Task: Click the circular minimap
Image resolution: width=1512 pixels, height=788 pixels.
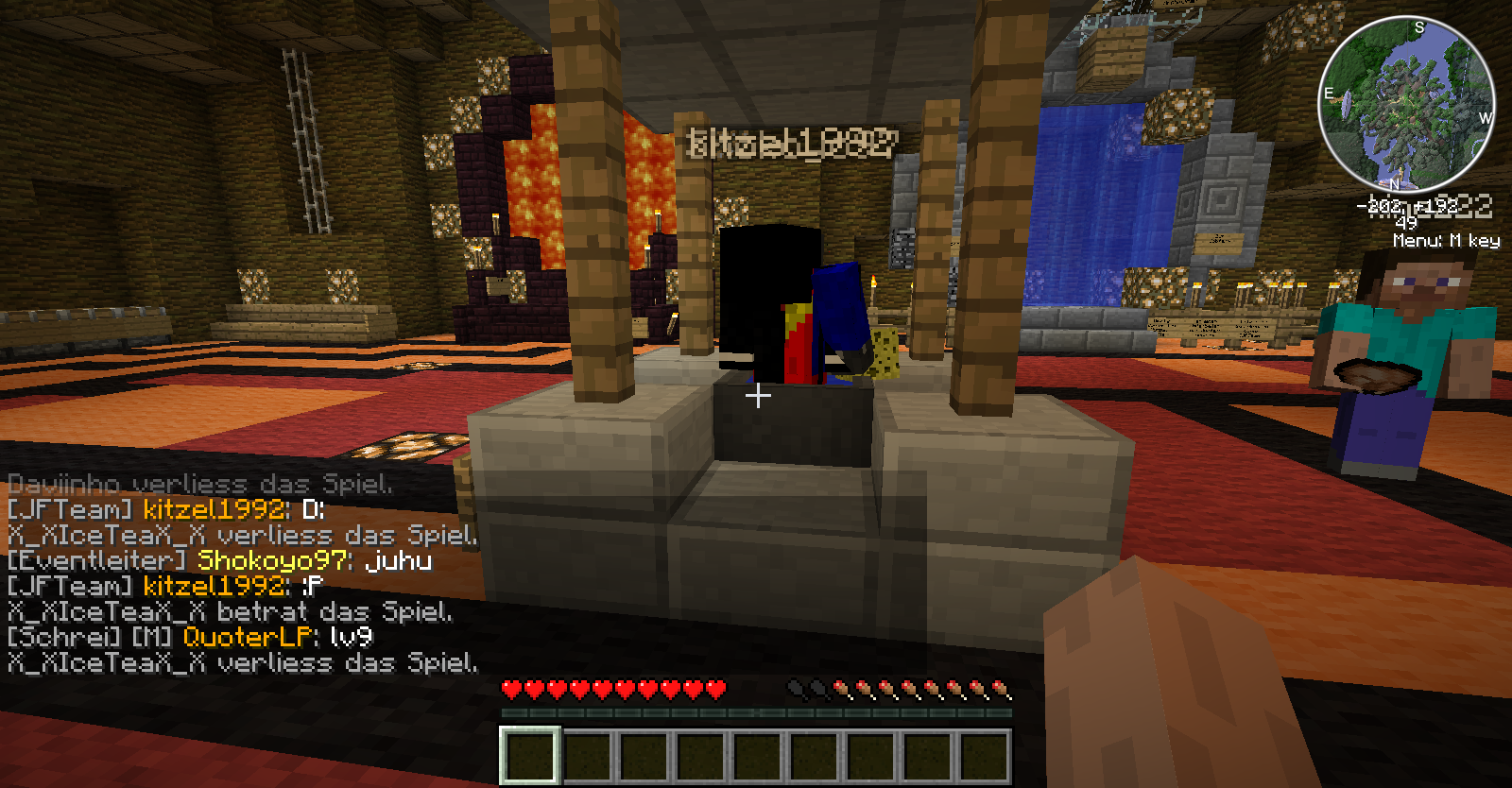Action: point(1405,103)
